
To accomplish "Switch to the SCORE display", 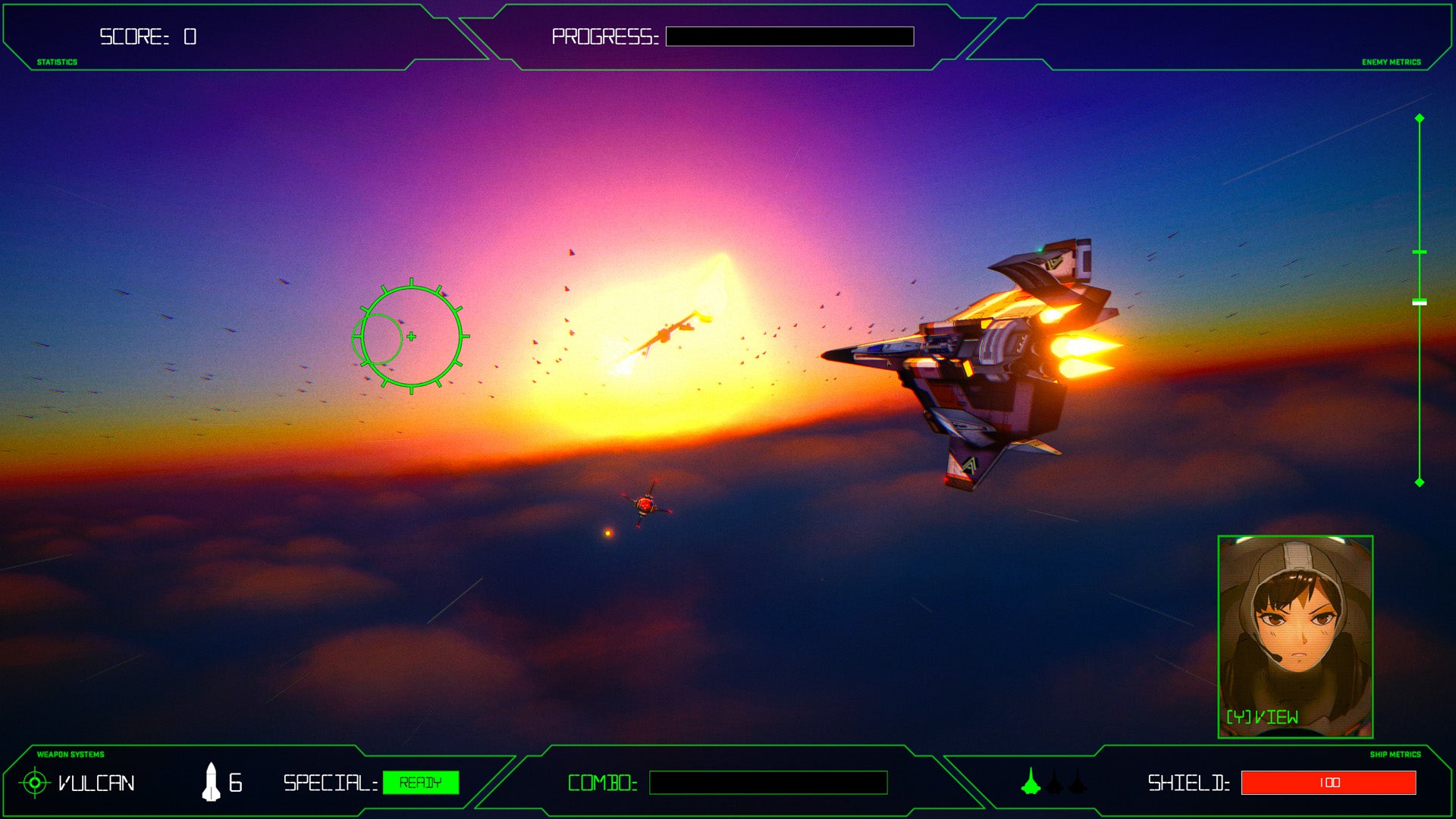I will click(146, 34).
